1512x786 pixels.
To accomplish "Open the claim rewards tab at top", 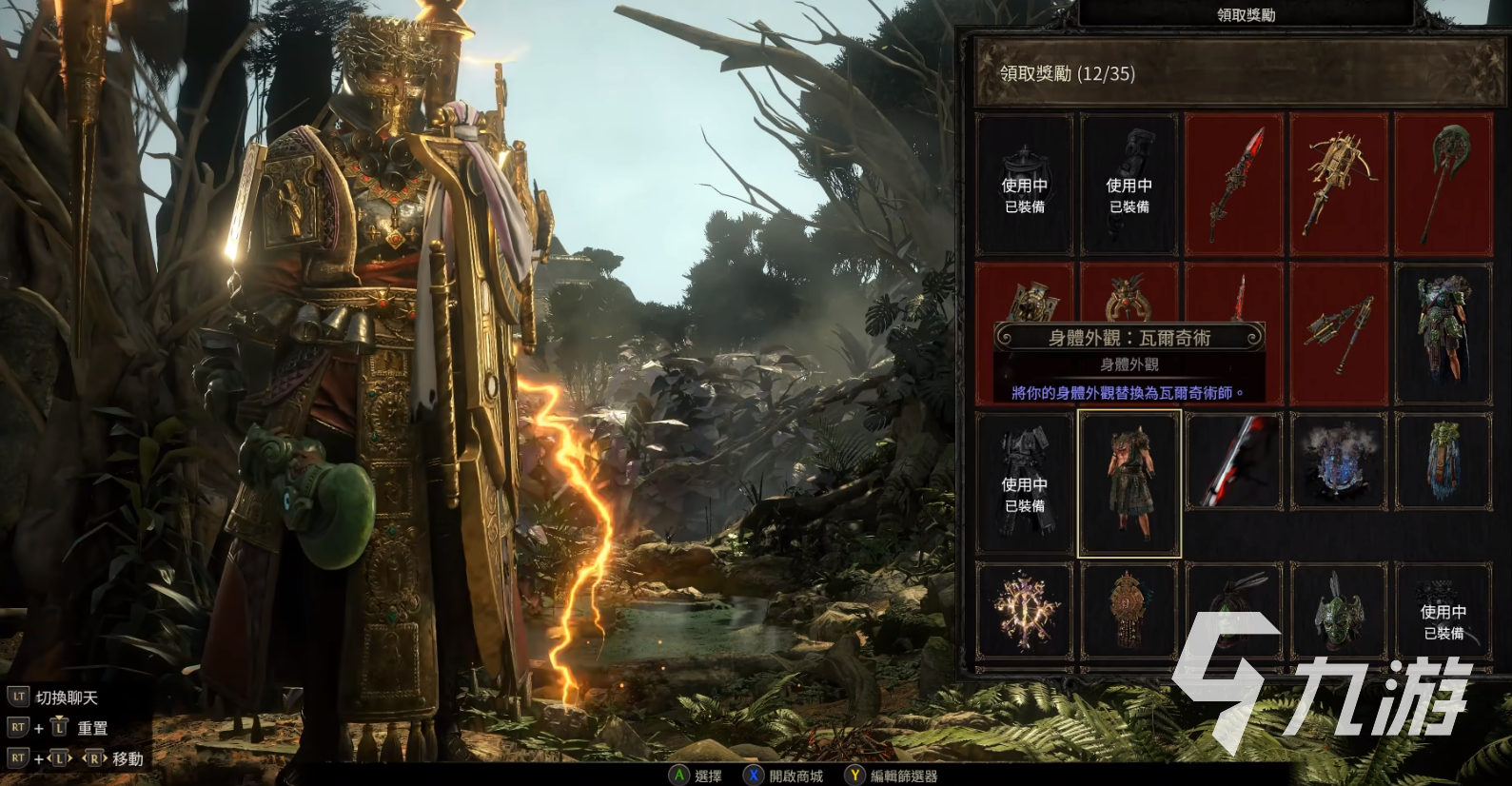I will coord(1246,14).
